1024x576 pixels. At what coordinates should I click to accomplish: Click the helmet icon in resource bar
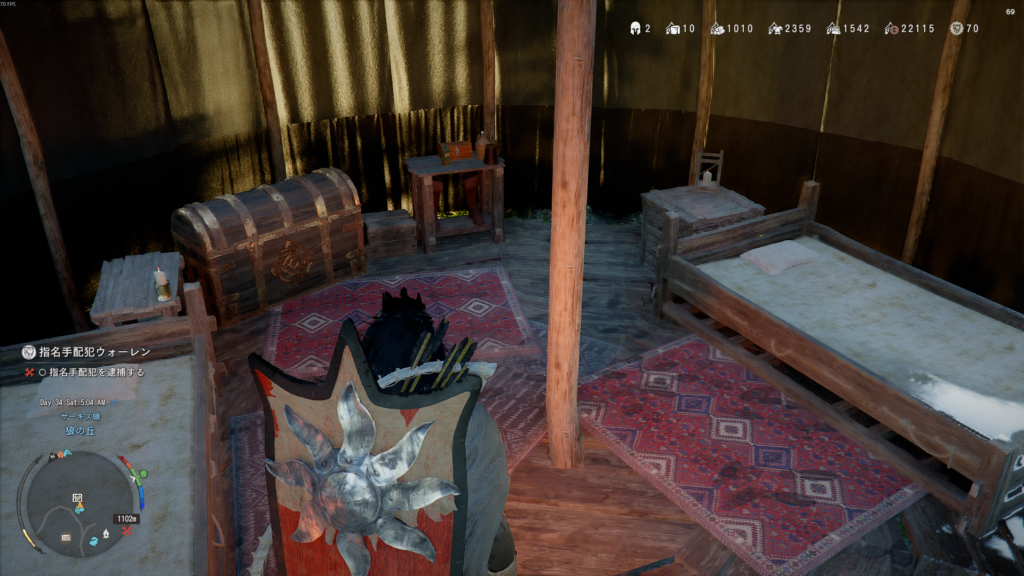coord(634,28)
